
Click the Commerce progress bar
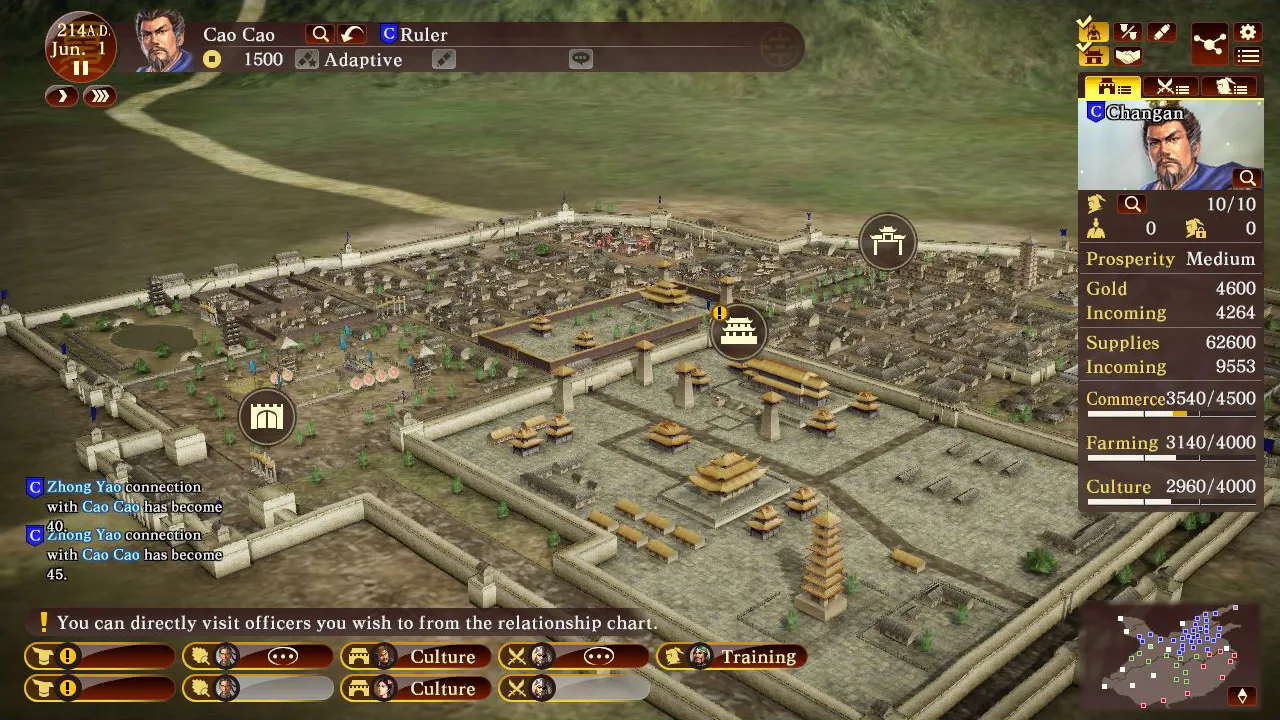[x=1170, y=413]
